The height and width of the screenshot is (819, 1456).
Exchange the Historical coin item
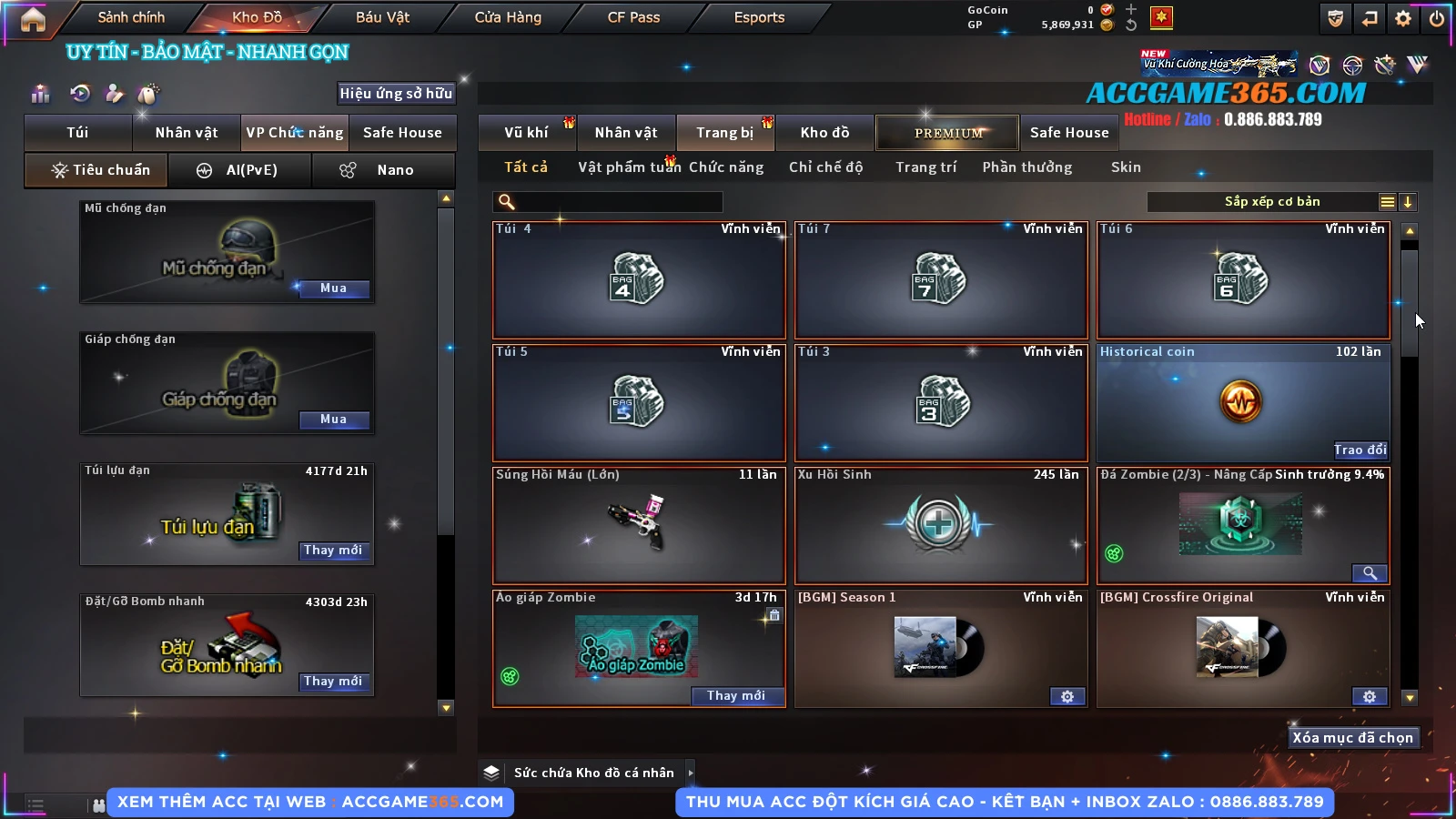click(1360, 450)
